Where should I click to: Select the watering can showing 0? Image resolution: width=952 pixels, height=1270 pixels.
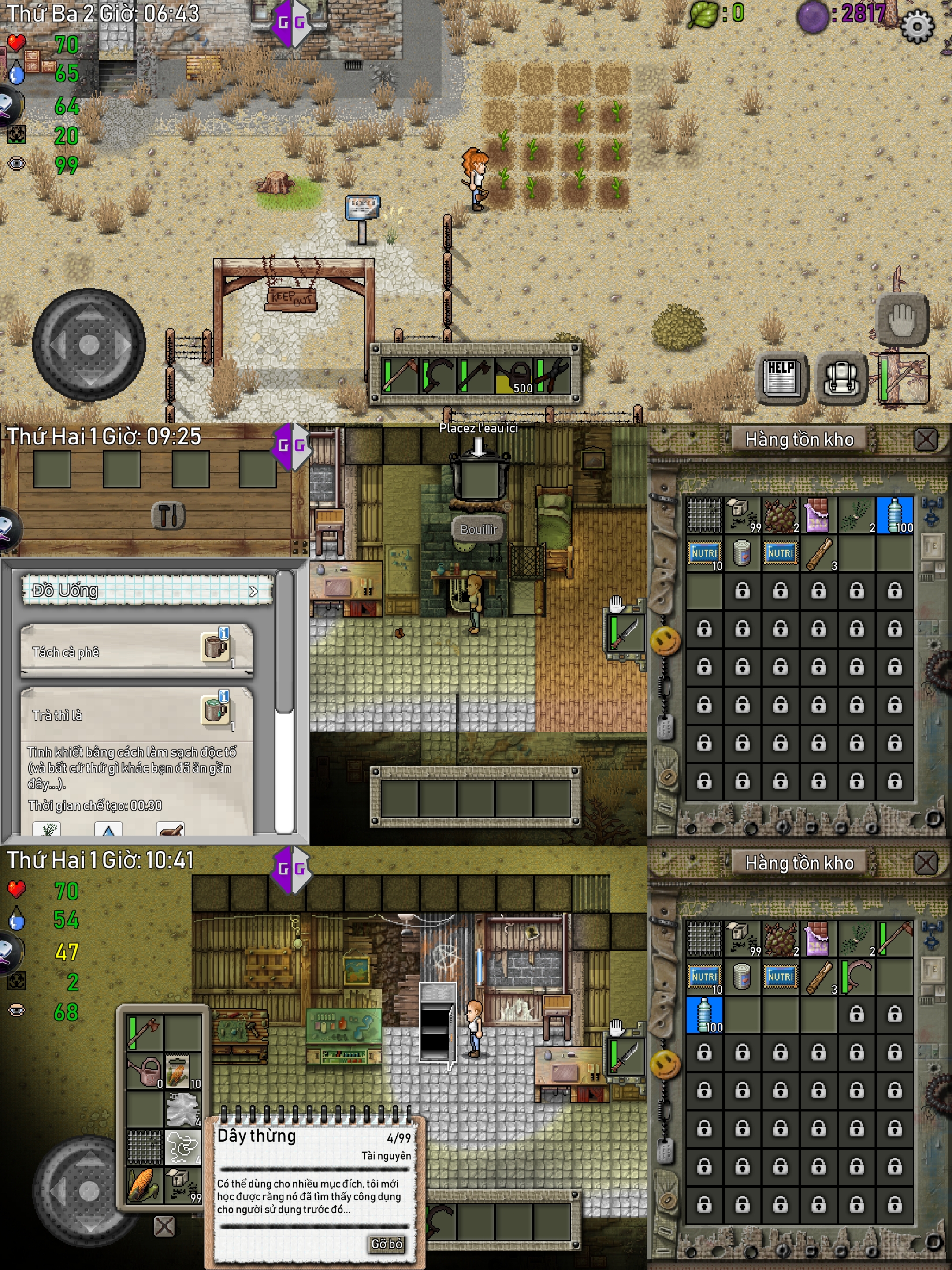145,1072
